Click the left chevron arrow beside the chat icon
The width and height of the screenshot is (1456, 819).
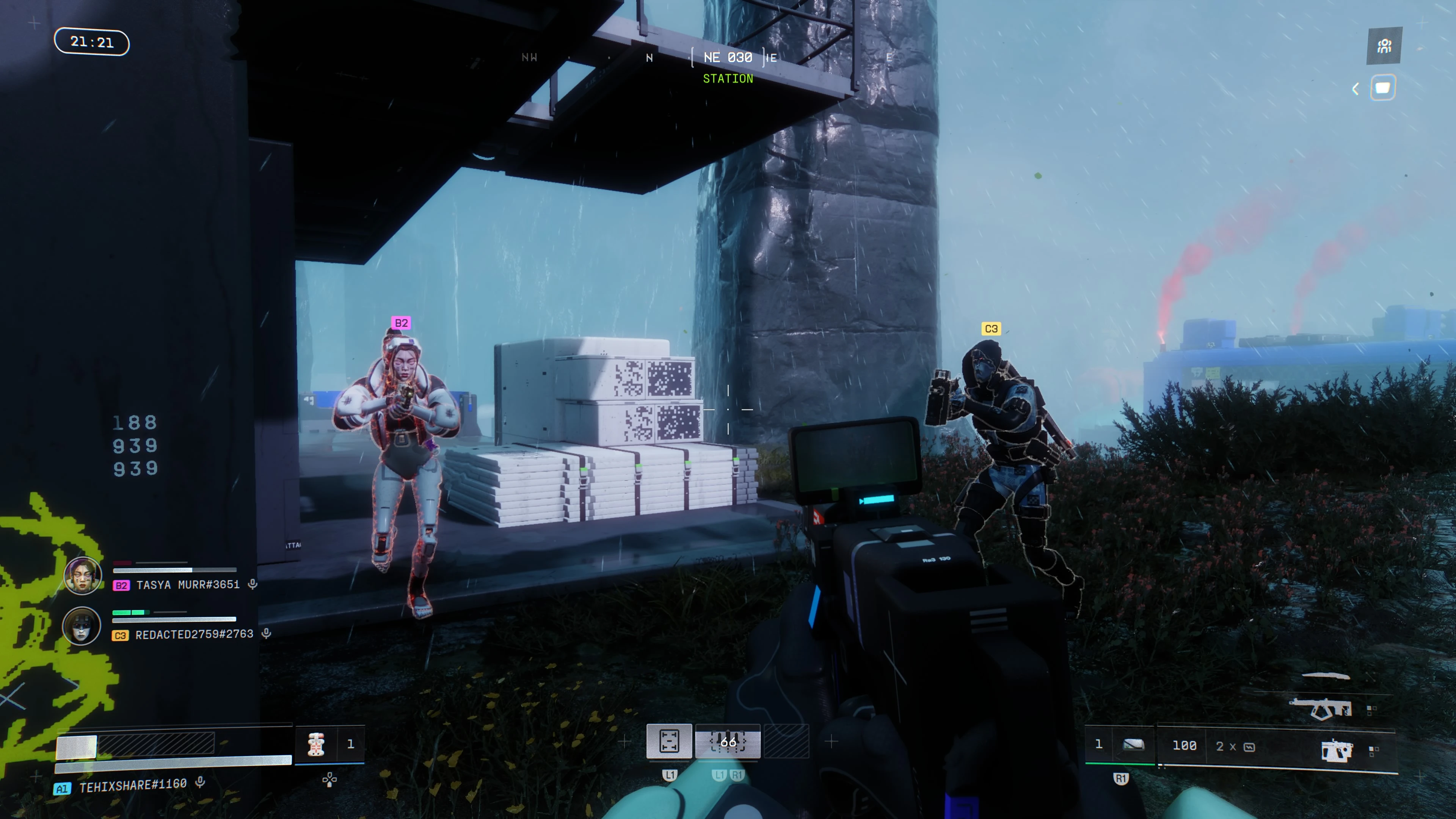(1356, 89)
